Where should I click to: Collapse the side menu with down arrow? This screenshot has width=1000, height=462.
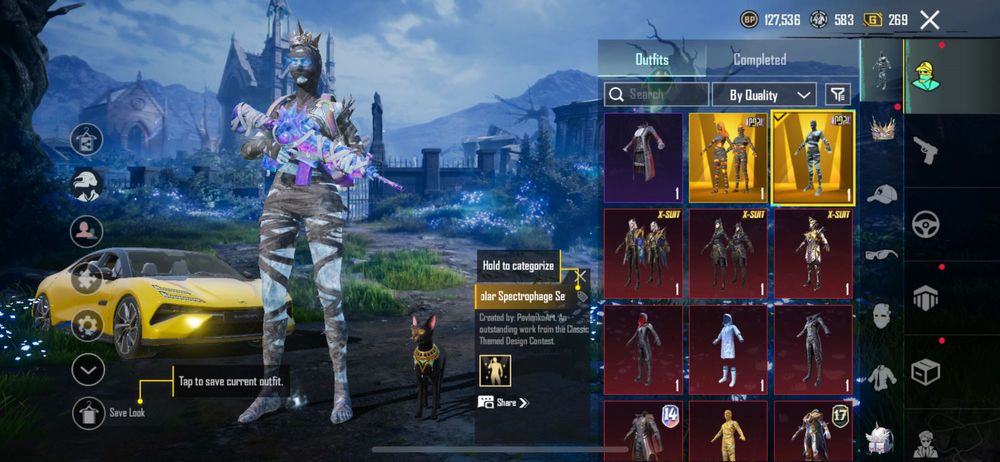pyautogui.click(x=88, y=370)
